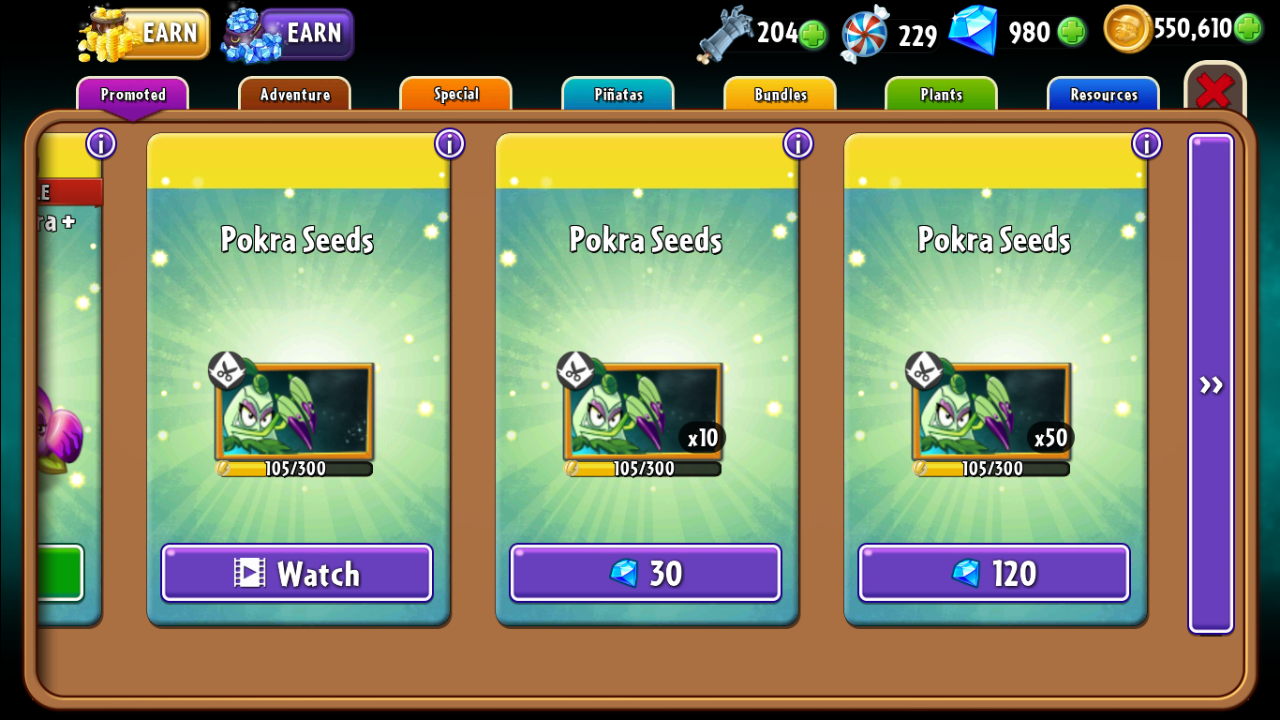The width and height of the screenshot is (1280, 720).
Task: Show the Bundles tab
Action: point(780,95)
